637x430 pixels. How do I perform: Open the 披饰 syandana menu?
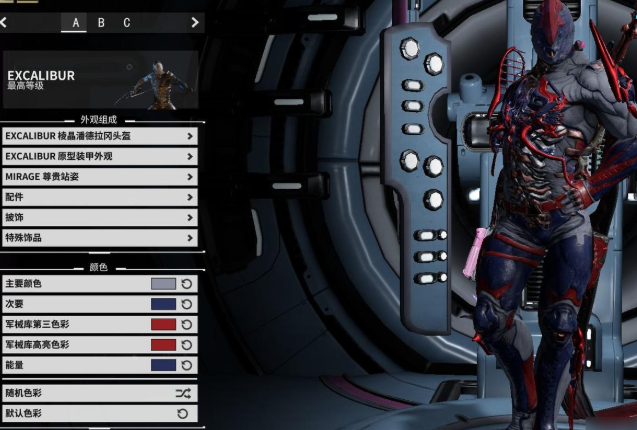pos(99,217)
